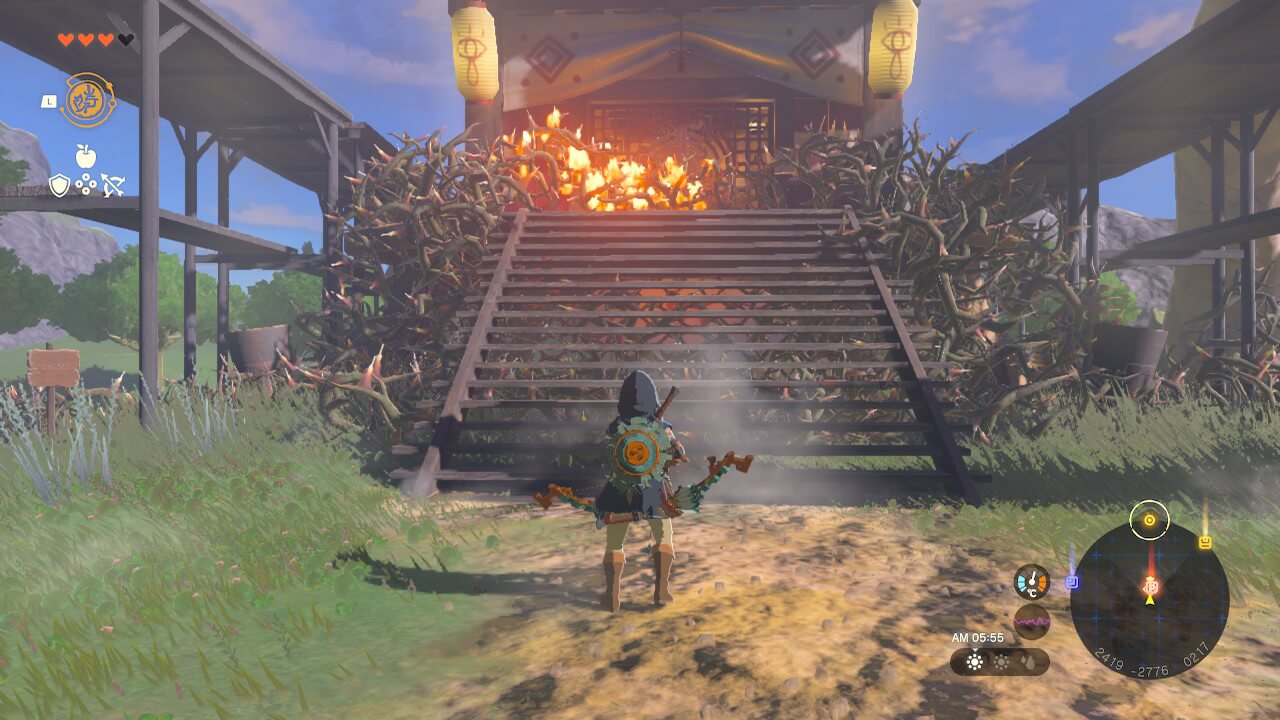Screen dimensions: 1280x720
Task: Click the blue shrine marker beside minimap
Action: [1072, 581]
